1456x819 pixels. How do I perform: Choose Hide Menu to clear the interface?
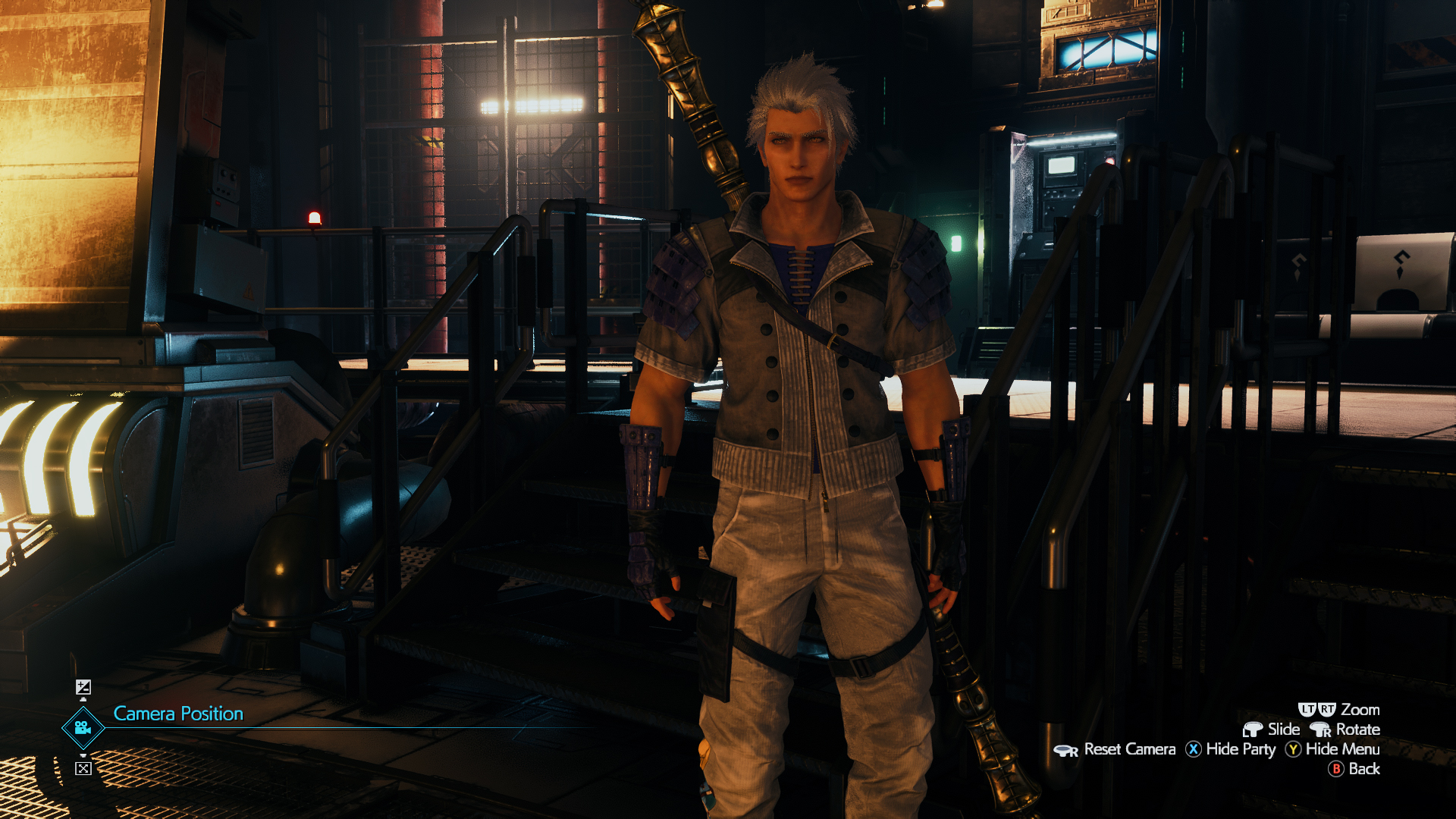click(x=1332, y=749)
